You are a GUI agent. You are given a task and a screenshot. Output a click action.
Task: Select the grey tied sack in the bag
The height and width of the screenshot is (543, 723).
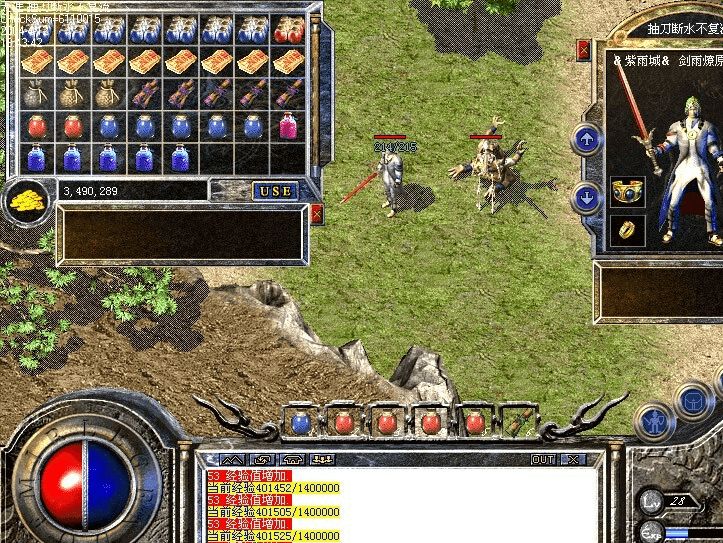tap(36, 94)
